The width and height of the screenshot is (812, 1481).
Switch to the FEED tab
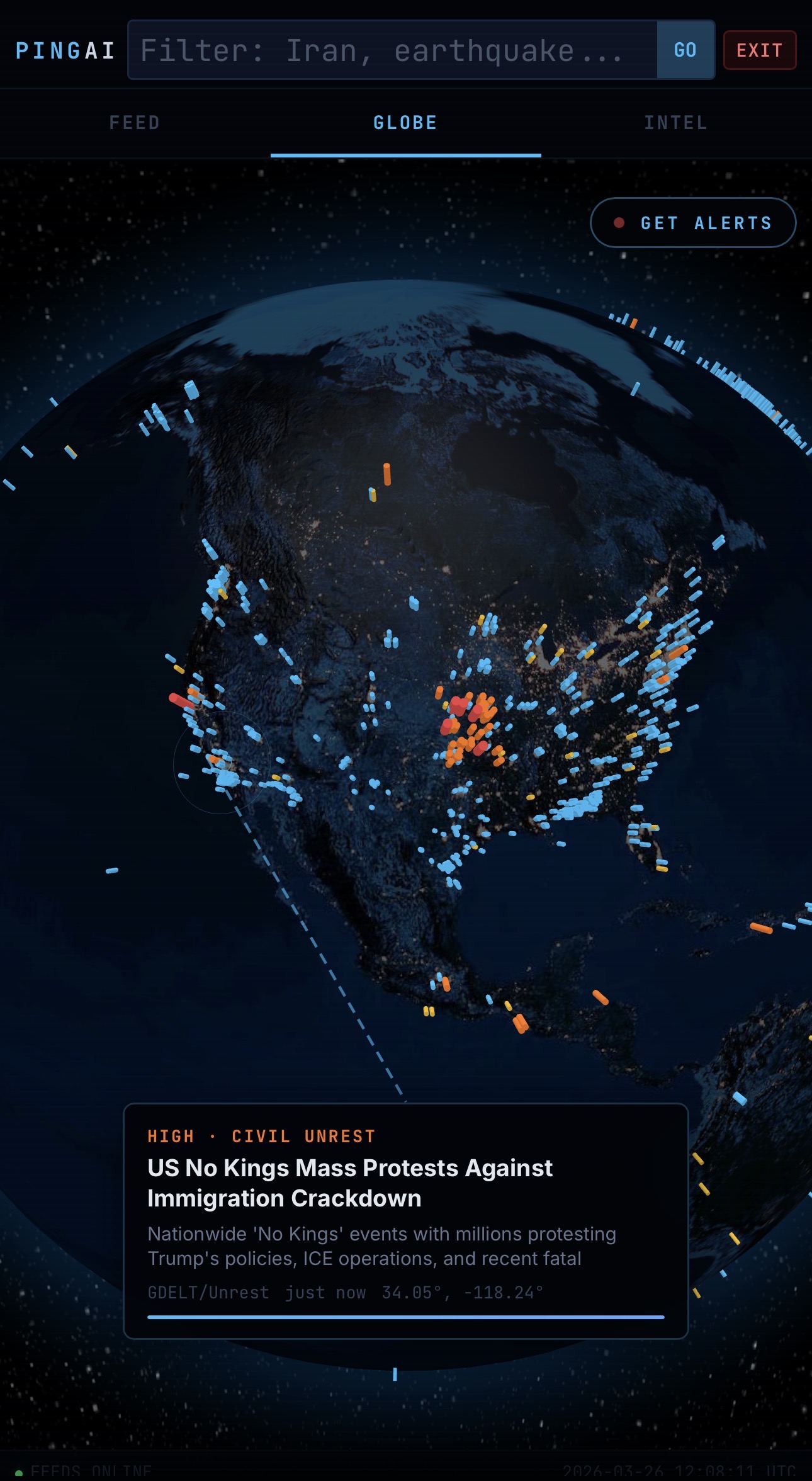click(133, 122)
